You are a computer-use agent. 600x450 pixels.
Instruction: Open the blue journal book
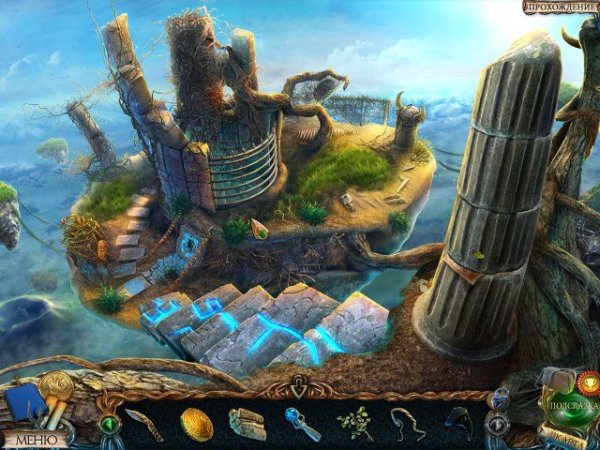pyautogui.click(x=25, y=406)
